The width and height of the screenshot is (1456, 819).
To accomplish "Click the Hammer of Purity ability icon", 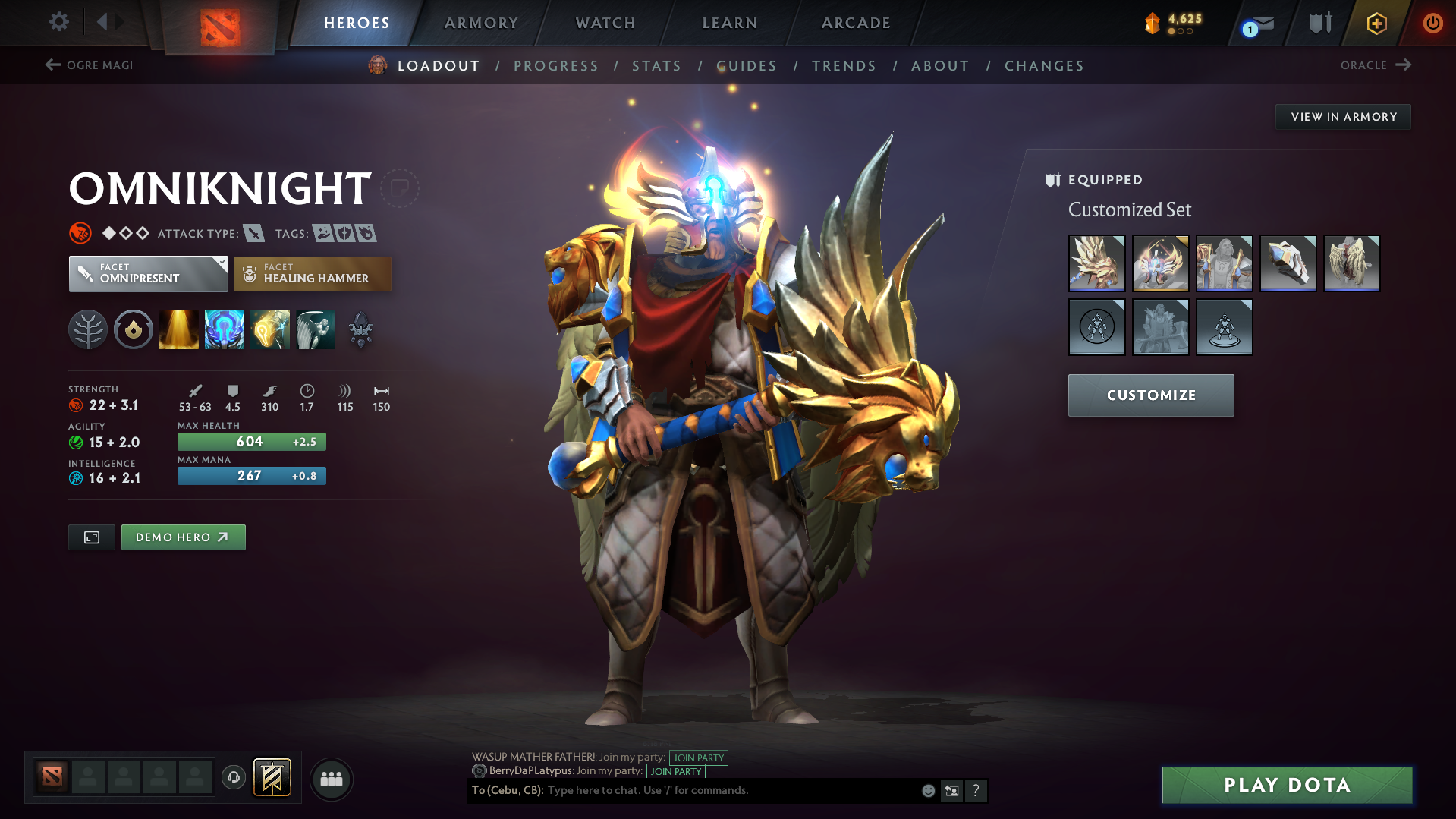I will [x=269, y=329].
